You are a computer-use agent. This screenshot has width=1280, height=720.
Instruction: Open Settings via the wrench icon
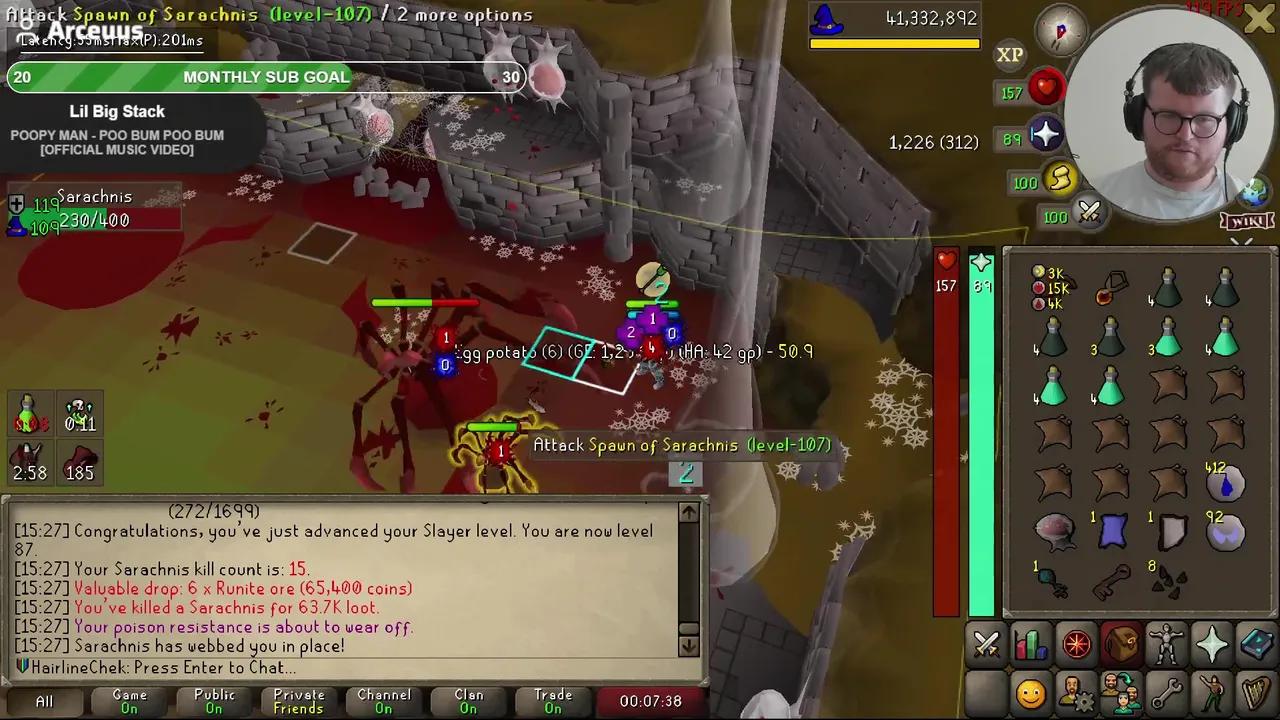pyautogui.click(x=1167, y=690)
